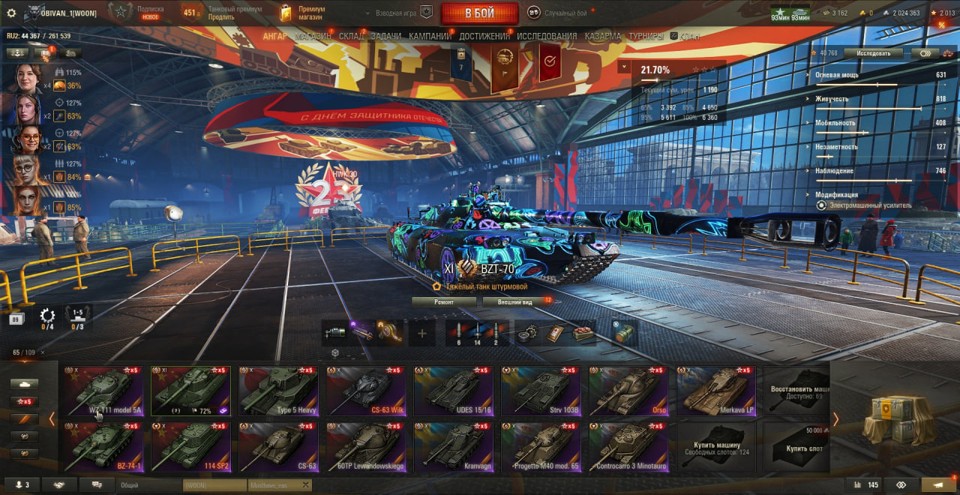This screenshot has height=495, width=960.
Task: Open the КАМПАНИИ tab
Action: [429, 36]
